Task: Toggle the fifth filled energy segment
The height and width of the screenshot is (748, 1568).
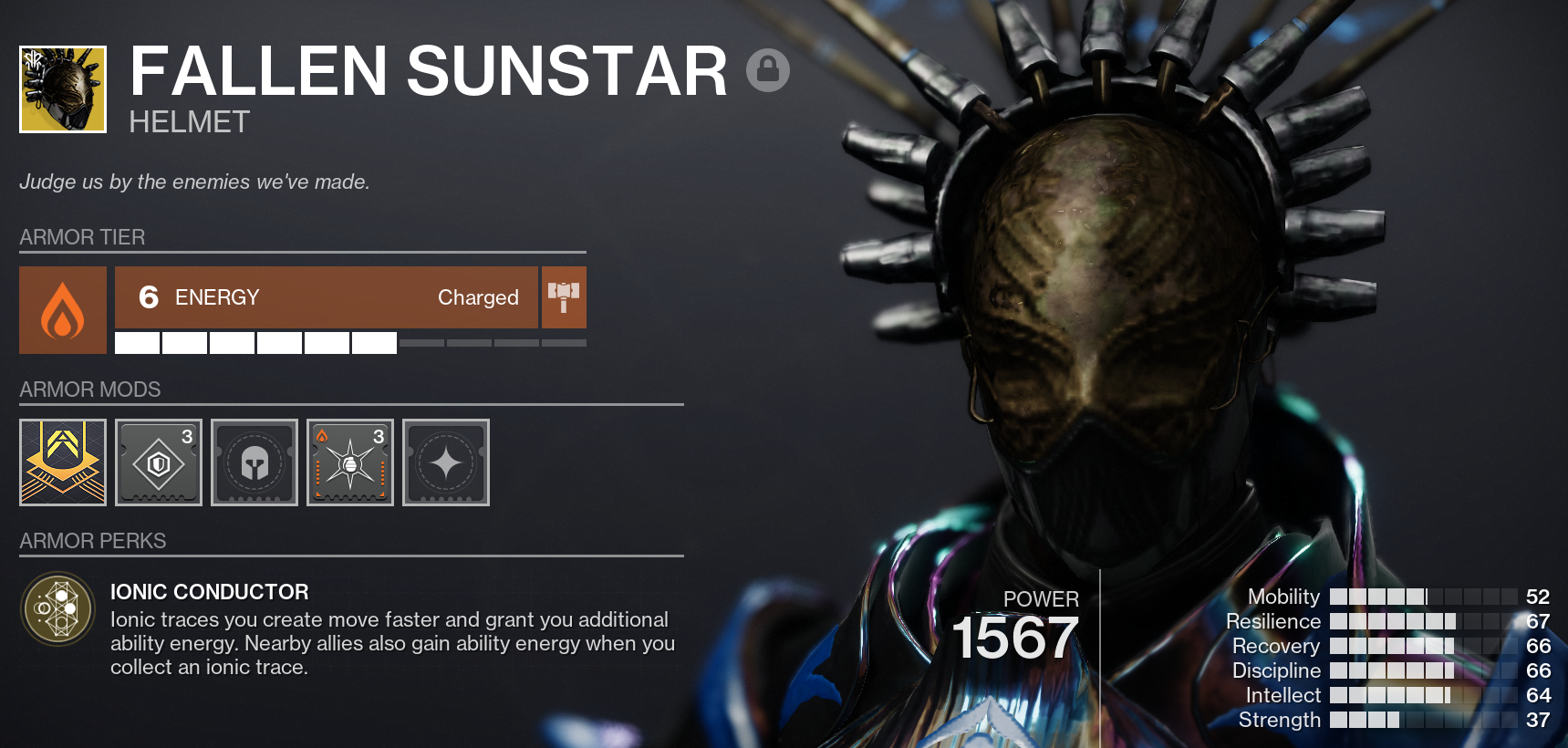Action: point(326,342)
